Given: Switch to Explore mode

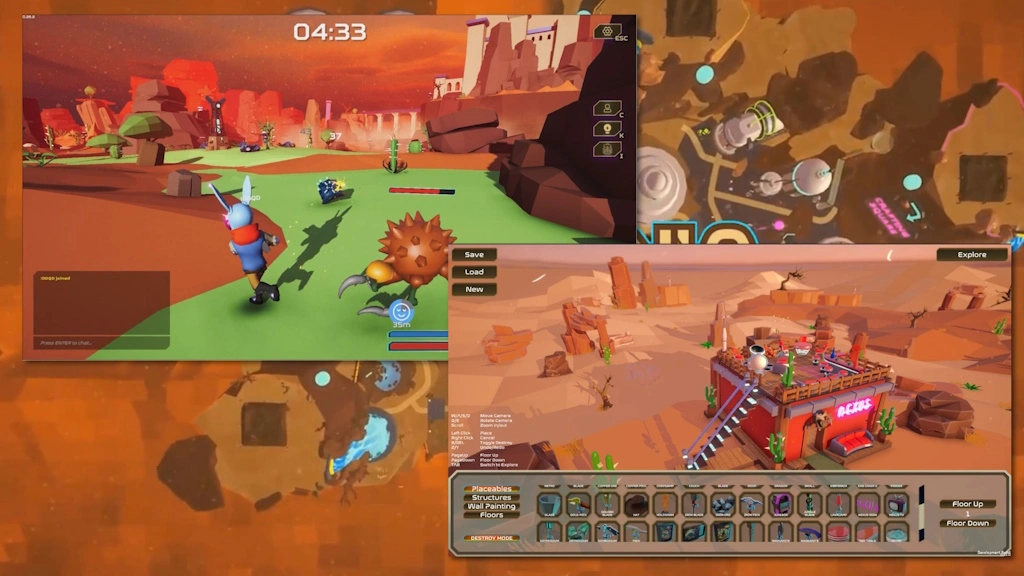Looking at the screenshot, I should tap(971, 255).
